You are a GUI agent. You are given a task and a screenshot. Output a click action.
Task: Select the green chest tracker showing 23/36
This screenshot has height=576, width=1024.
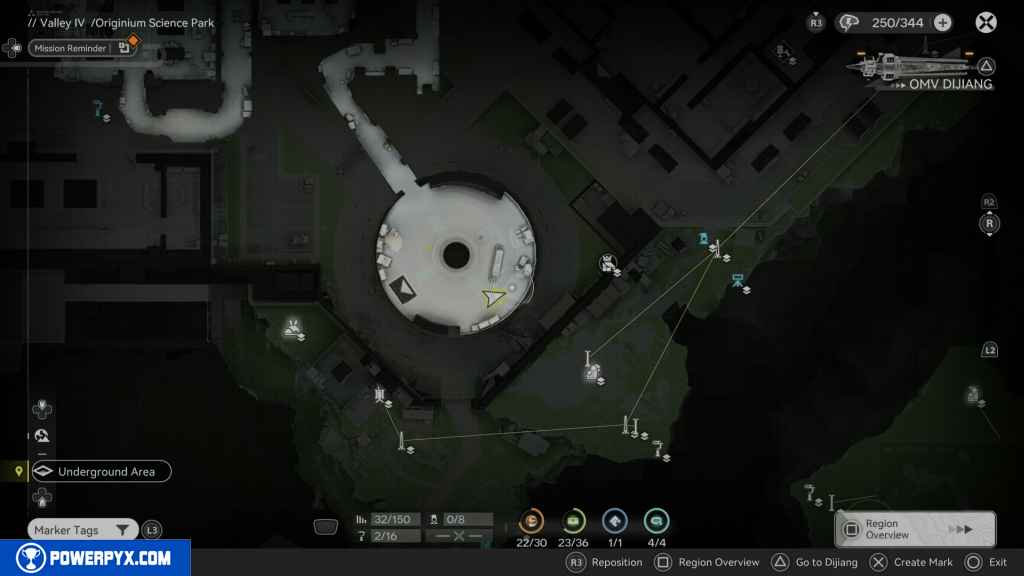coord(573,521)
